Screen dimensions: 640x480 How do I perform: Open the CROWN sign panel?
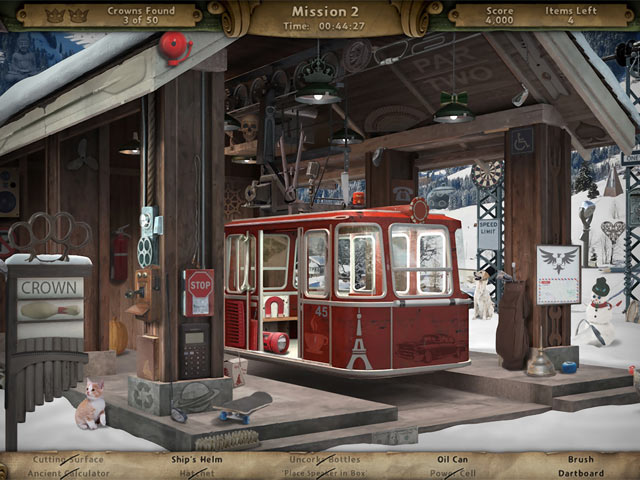coord(49,286)
